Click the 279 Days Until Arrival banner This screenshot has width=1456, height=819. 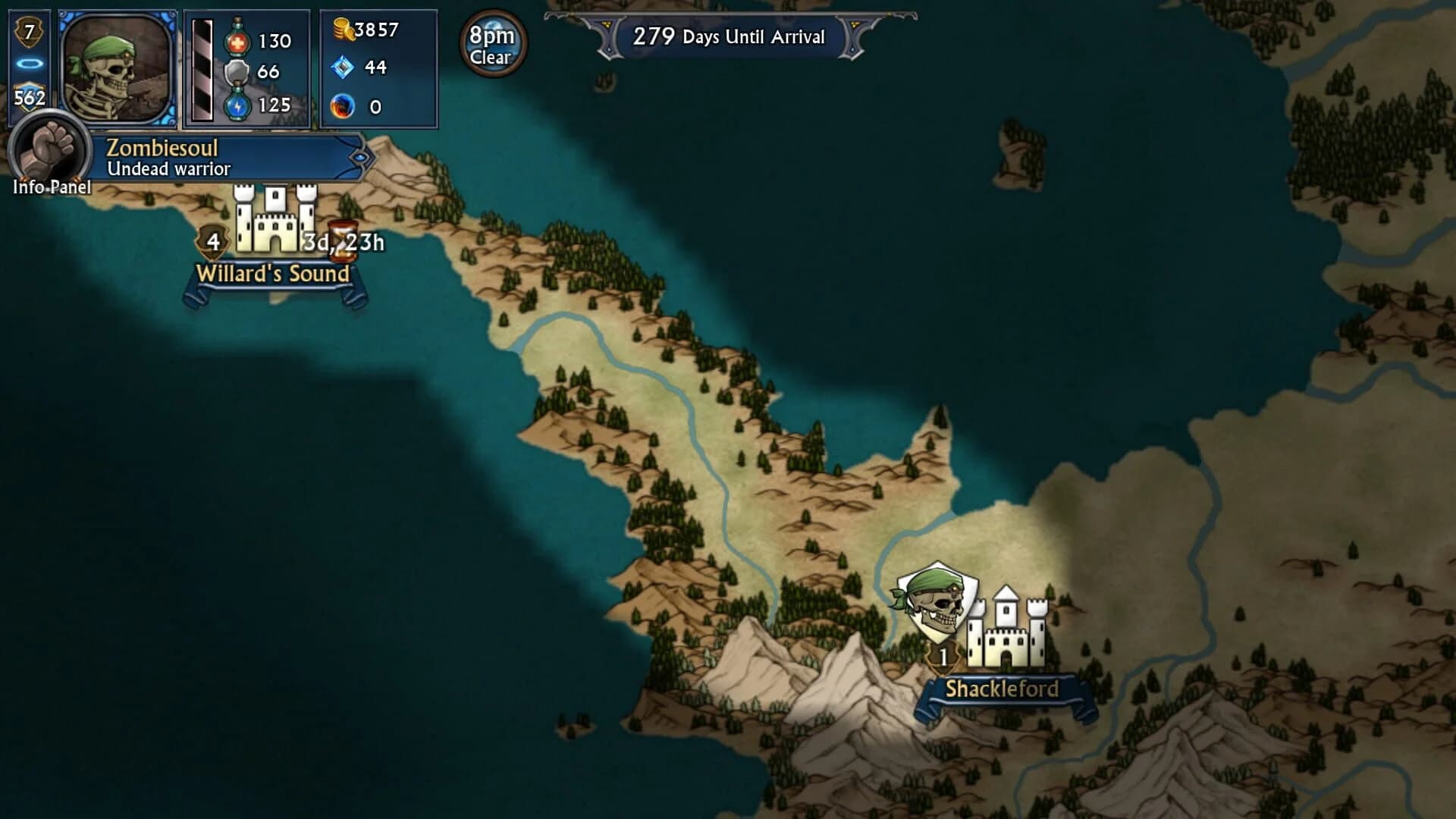click(728, 36)
